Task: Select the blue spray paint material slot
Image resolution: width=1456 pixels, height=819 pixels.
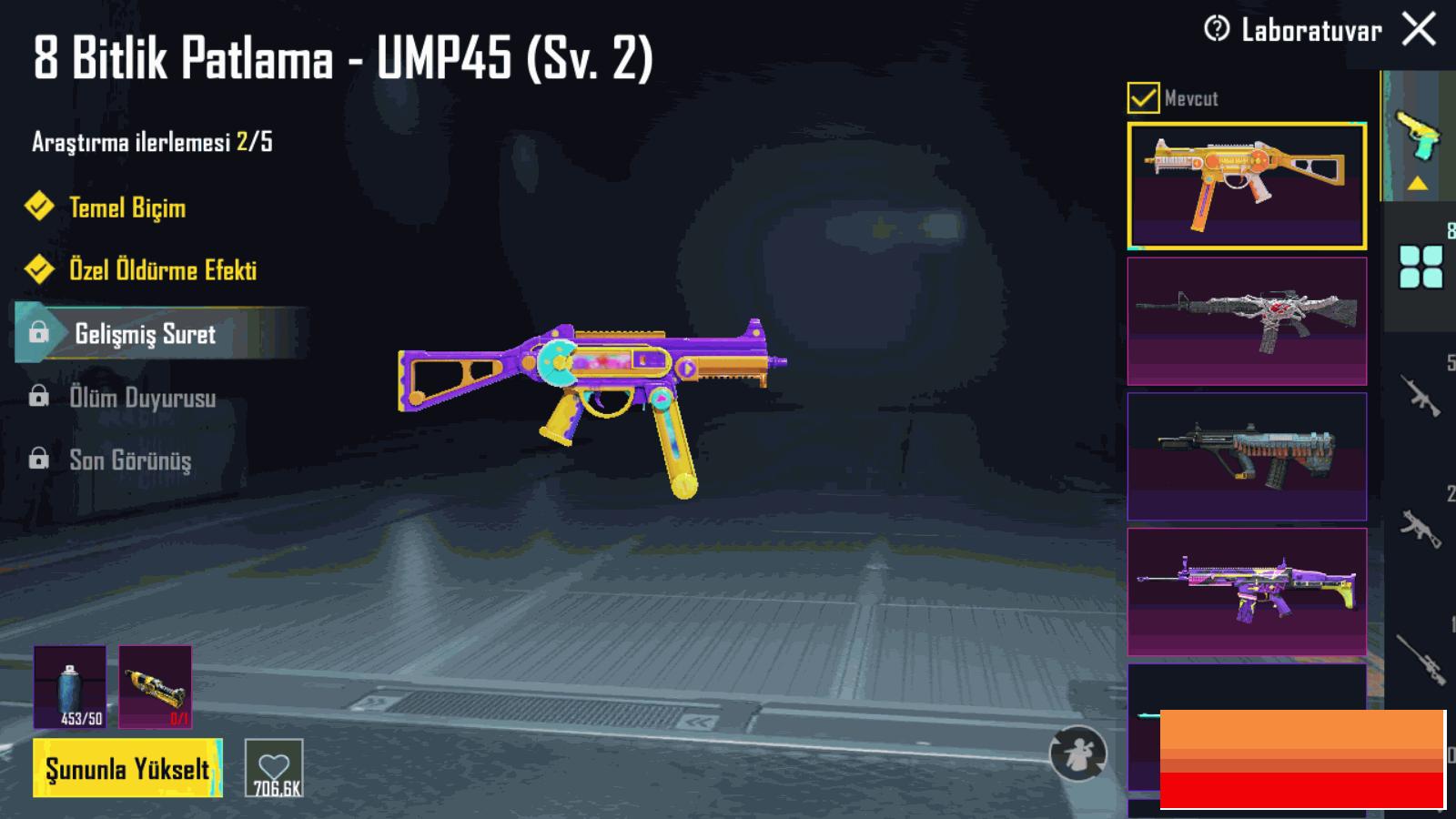Action: (x=69, y=687)
